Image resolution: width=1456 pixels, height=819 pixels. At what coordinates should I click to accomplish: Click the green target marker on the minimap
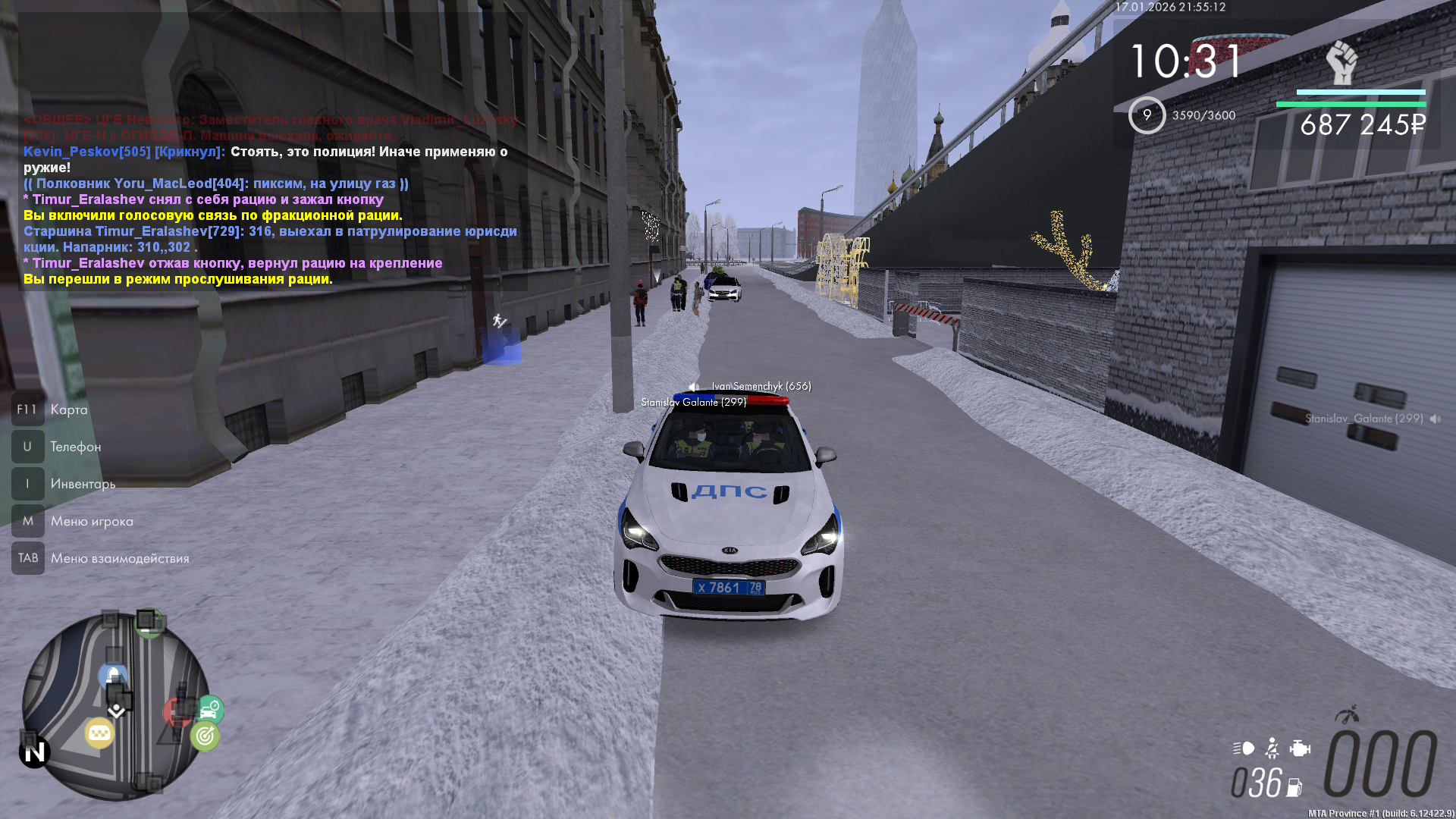pyautogui.click(x=205, y=736)
